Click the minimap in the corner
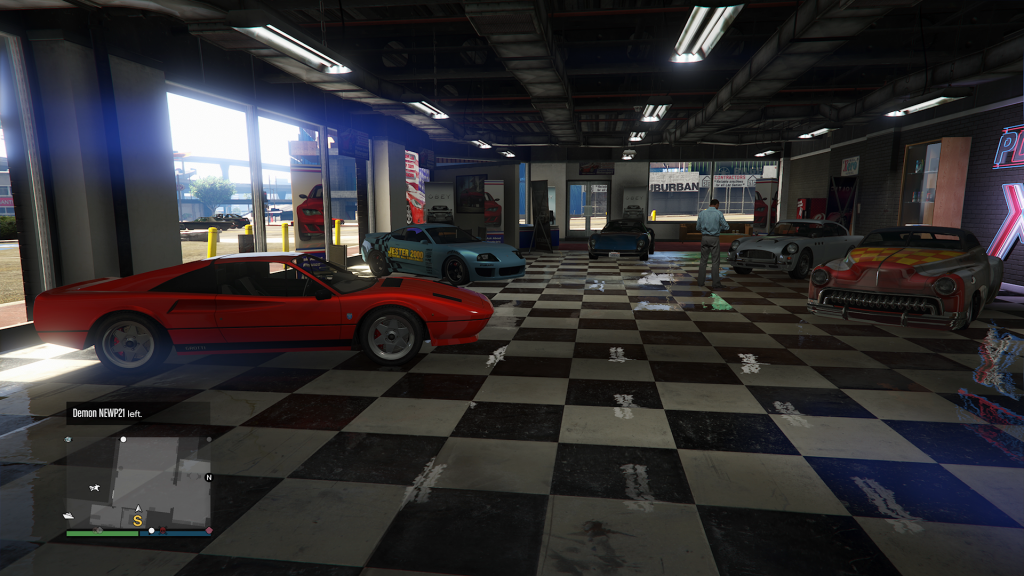Image resolution: width=1024 pixels, height=576 pixels. click(x=138, y=480)
